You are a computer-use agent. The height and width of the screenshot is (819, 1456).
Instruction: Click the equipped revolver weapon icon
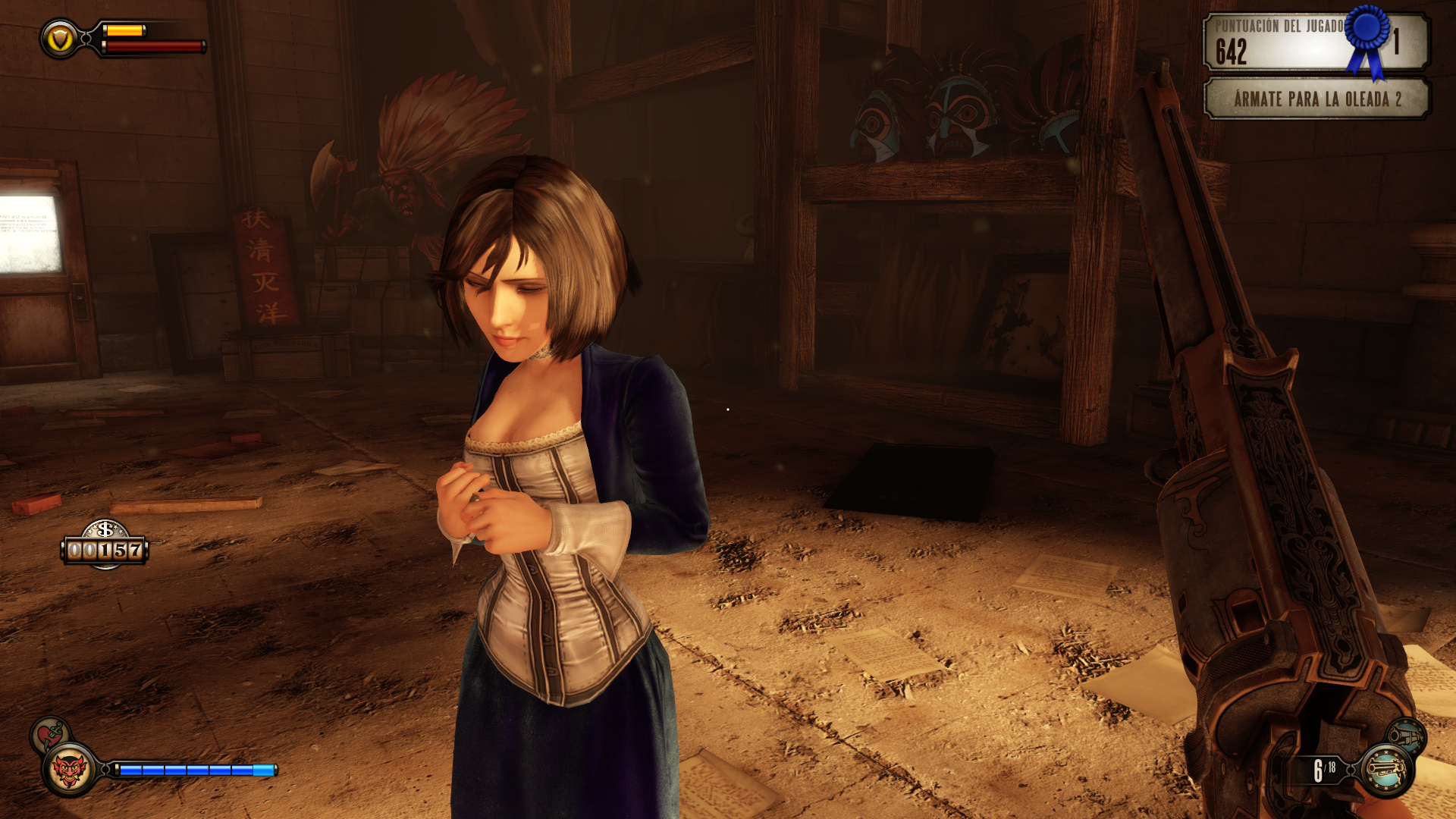tap(1386, 770)
